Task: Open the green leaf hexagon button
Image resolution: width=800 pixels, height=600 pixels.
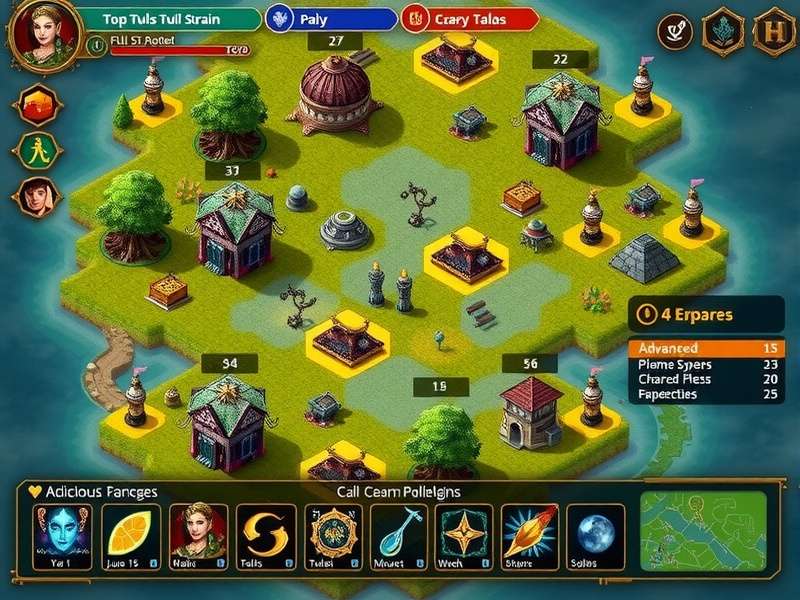Action: [x=722, y=31]
